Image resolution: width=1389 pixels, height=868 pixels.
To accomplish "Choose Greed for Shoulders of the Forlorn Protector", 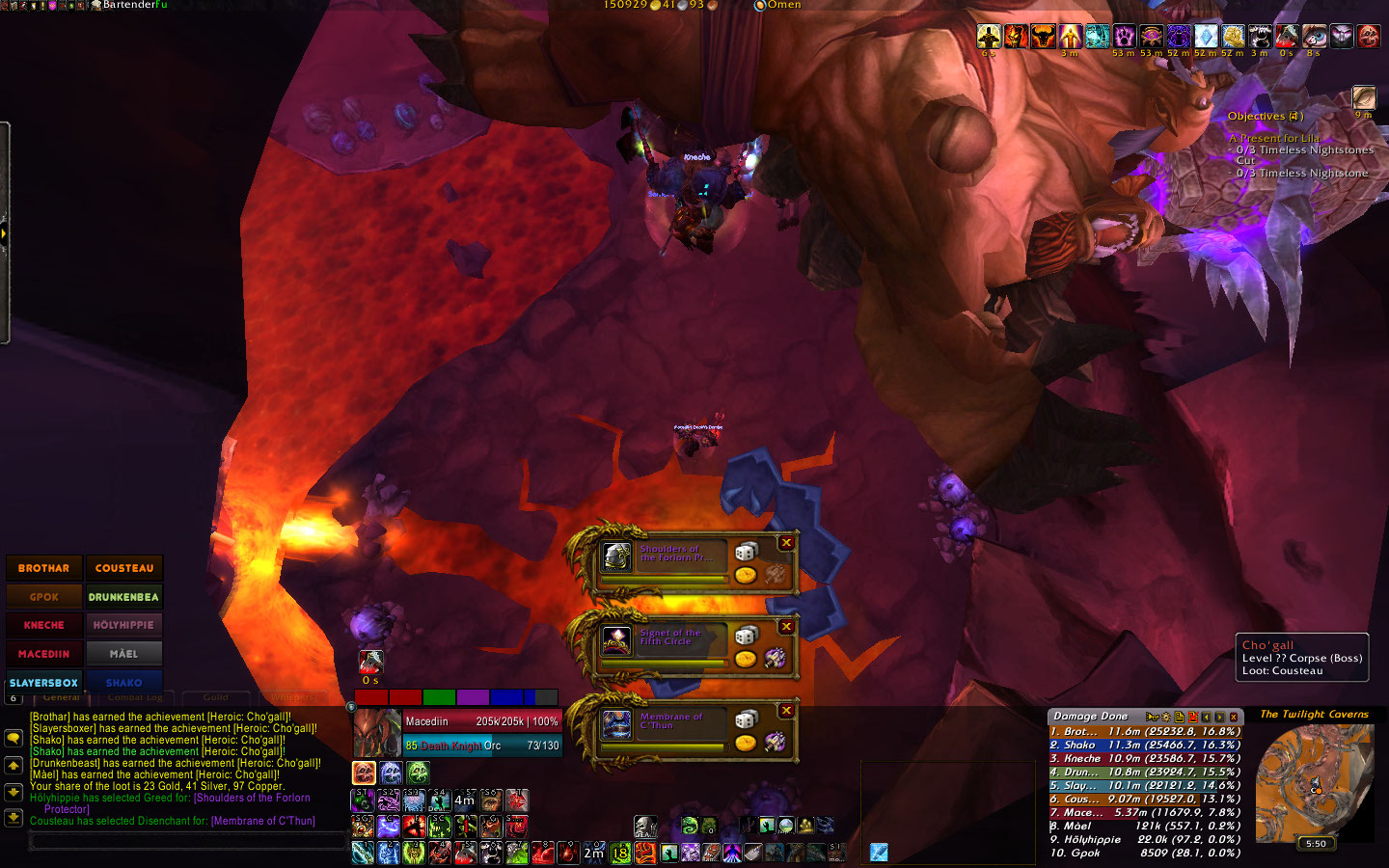I will click(746, 575).
